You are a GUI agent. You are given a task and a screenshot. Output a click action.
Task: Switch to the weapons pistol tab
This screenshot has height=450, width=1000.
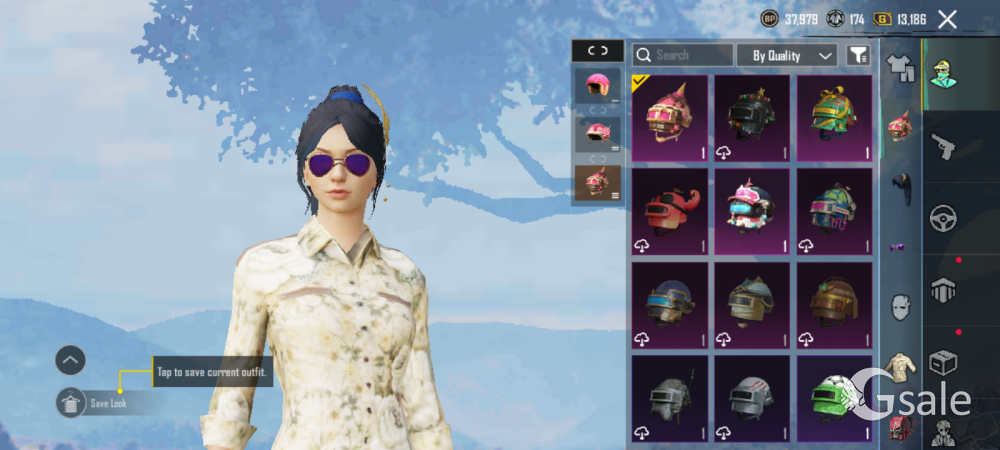(x=942, y=147)
